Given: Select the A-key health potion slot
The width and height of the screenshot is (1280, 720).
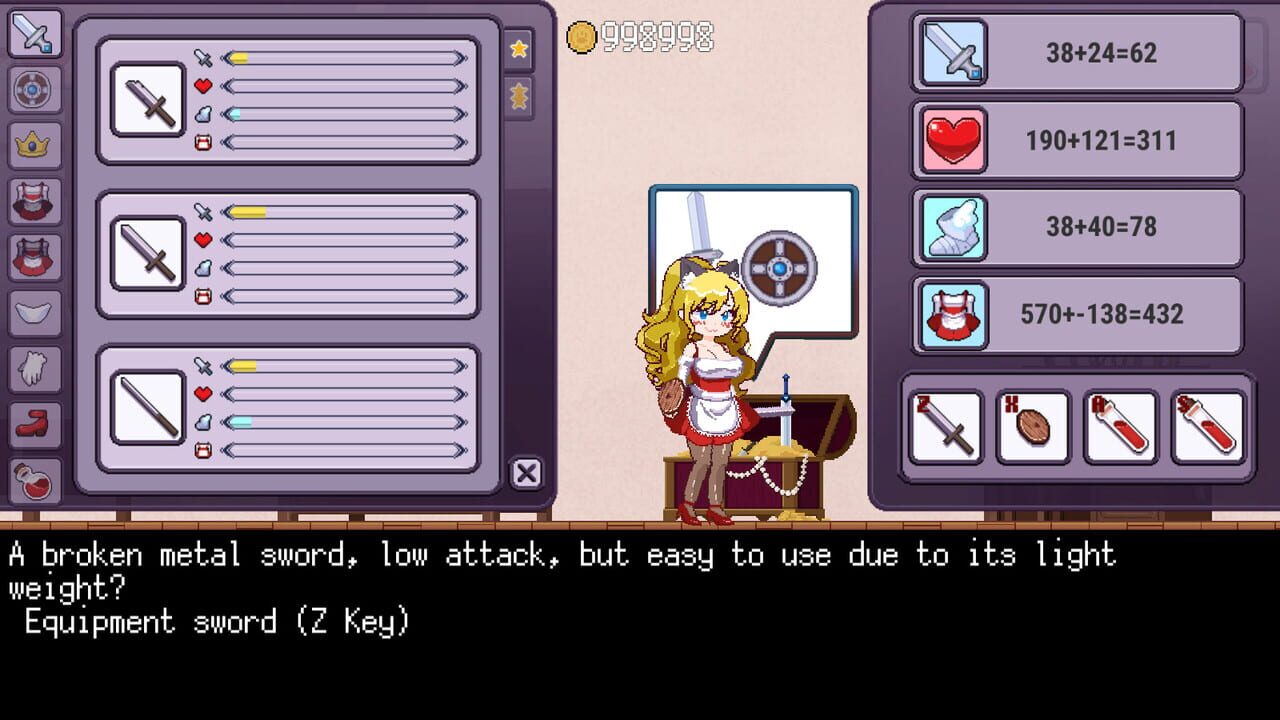Looking at the screenshot, I should click(1119, 426).
